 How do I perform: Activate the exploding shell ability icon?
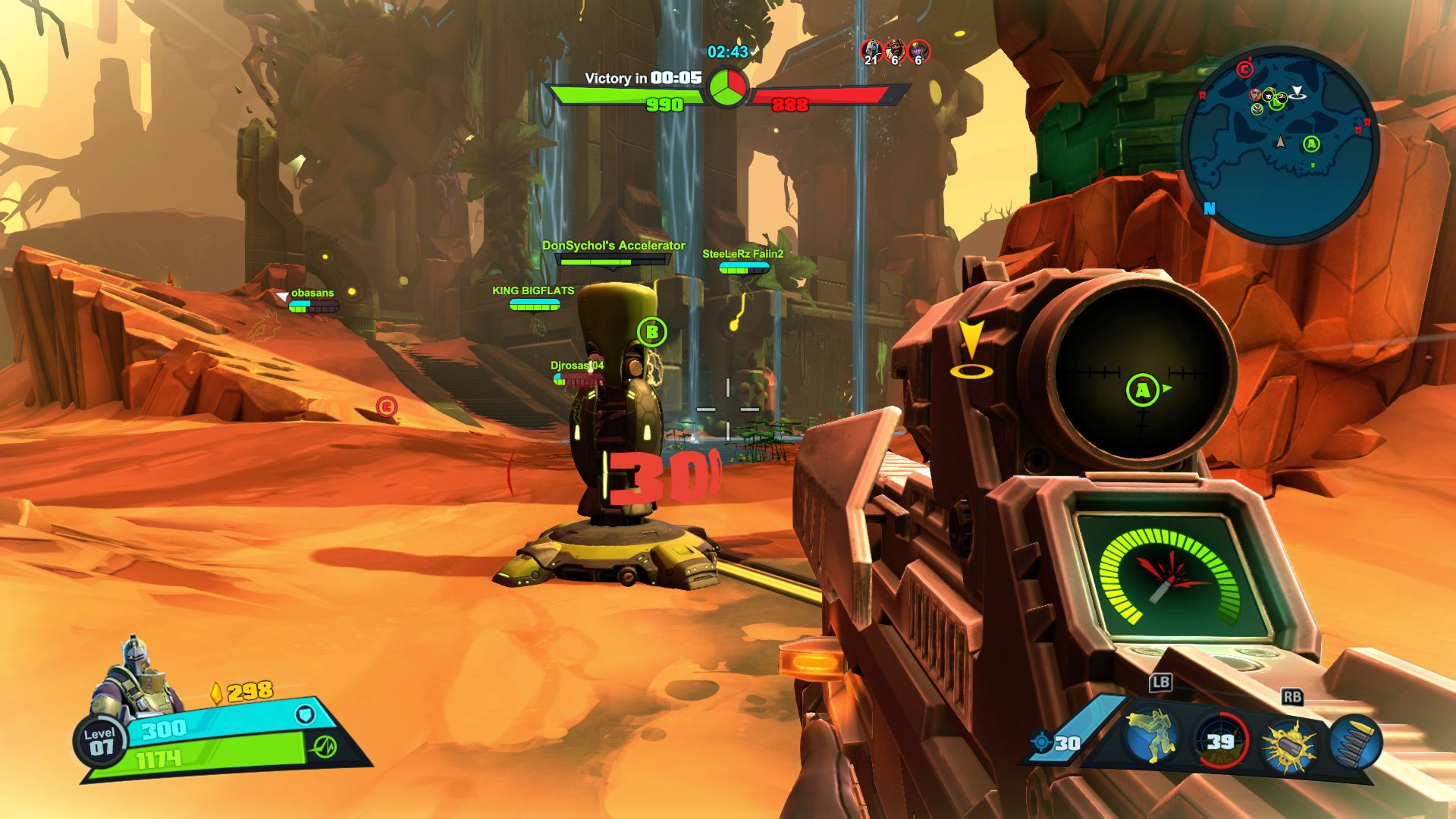tap(1288, 743)
